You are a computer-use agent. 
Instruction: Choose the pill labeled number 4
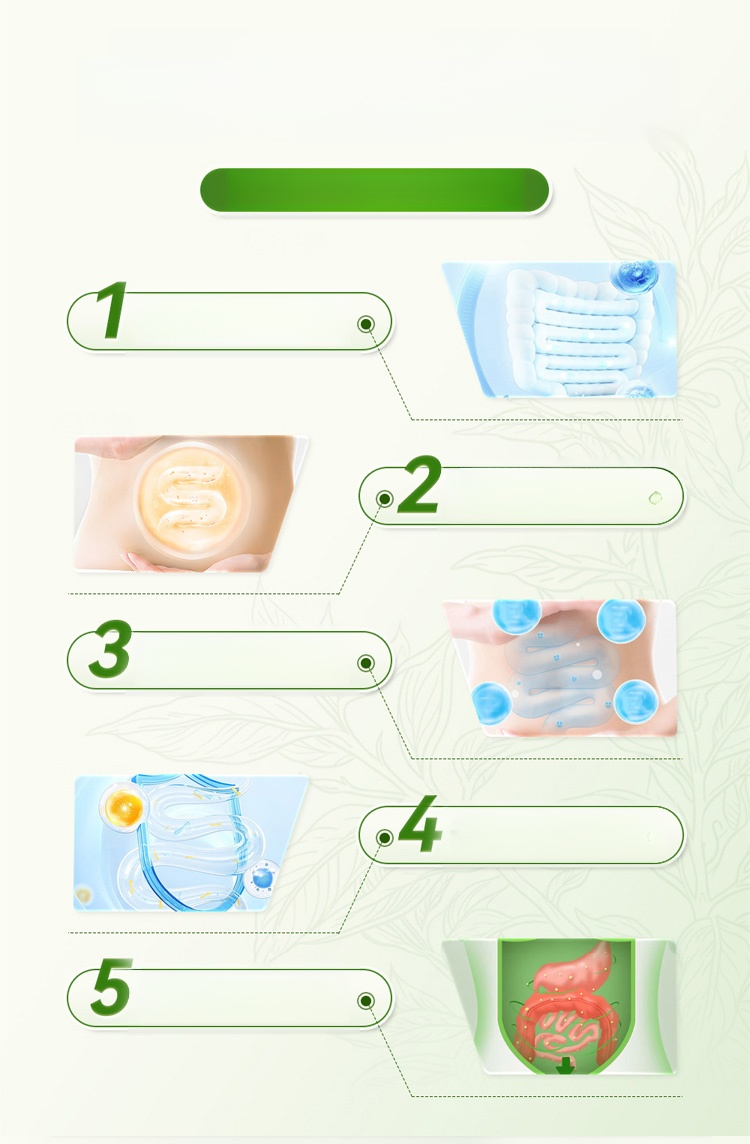tap(521, 834)
